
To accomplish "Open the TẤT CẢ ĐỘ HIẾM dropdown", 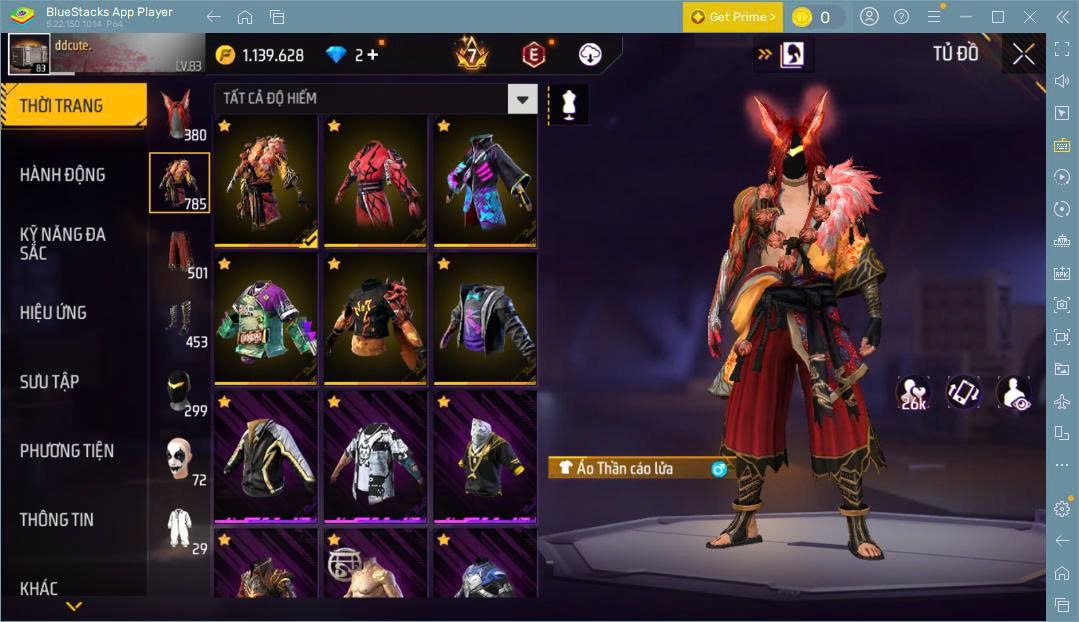I will (x=521, y=98).
